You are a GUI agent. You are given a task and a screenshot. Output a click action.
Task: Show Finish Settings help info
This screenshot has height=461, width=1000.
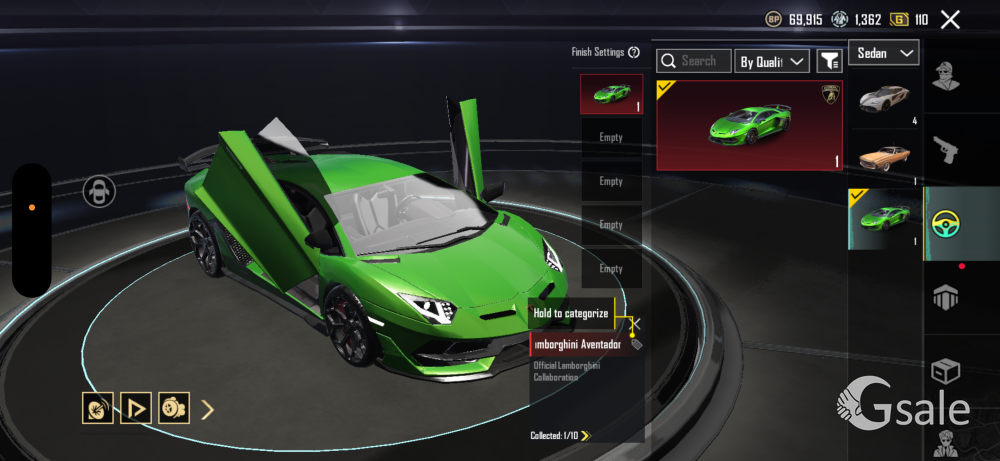pyautogui.click(x=634, y=53)
